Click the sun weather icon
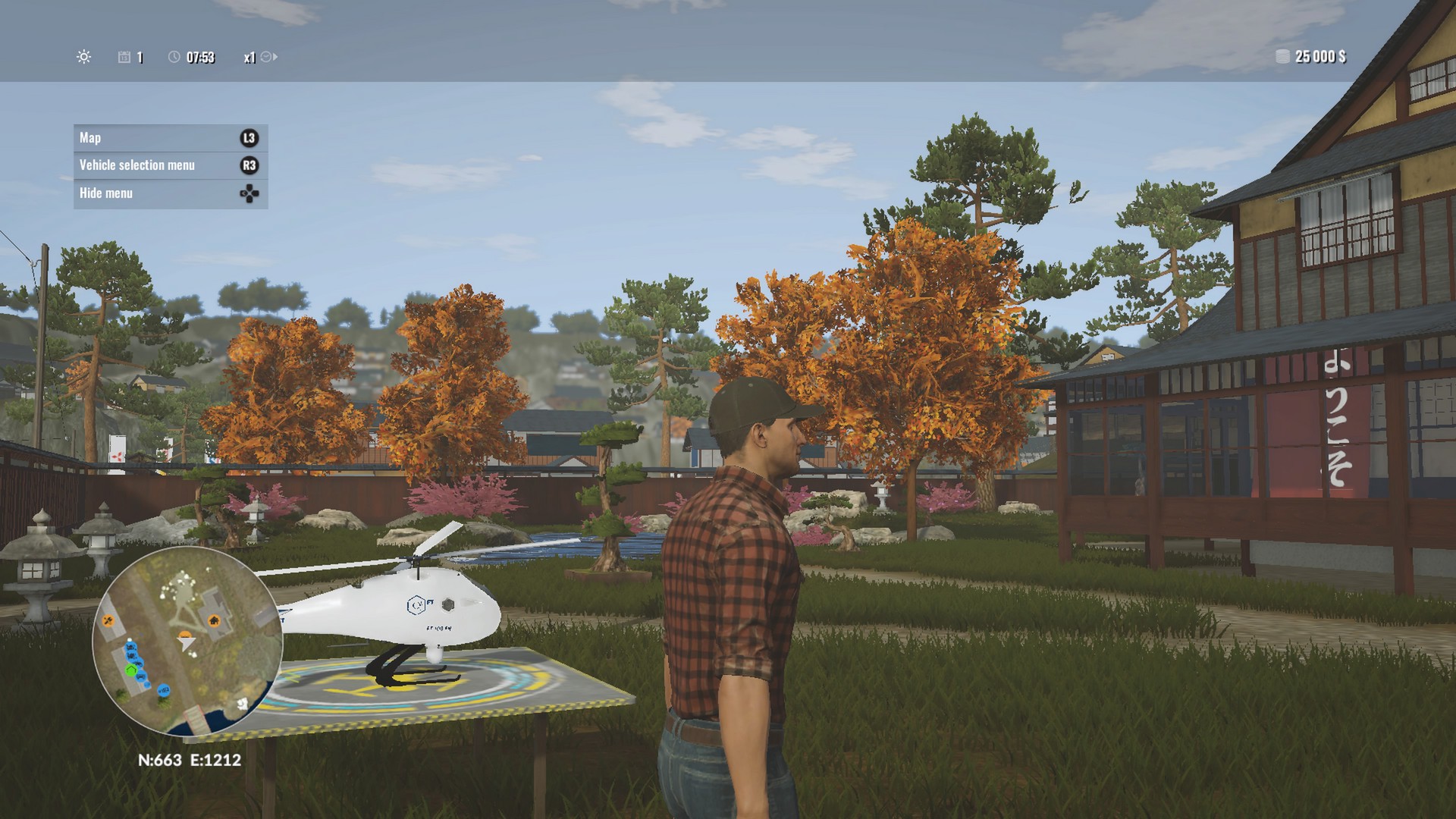 point(84,57)
